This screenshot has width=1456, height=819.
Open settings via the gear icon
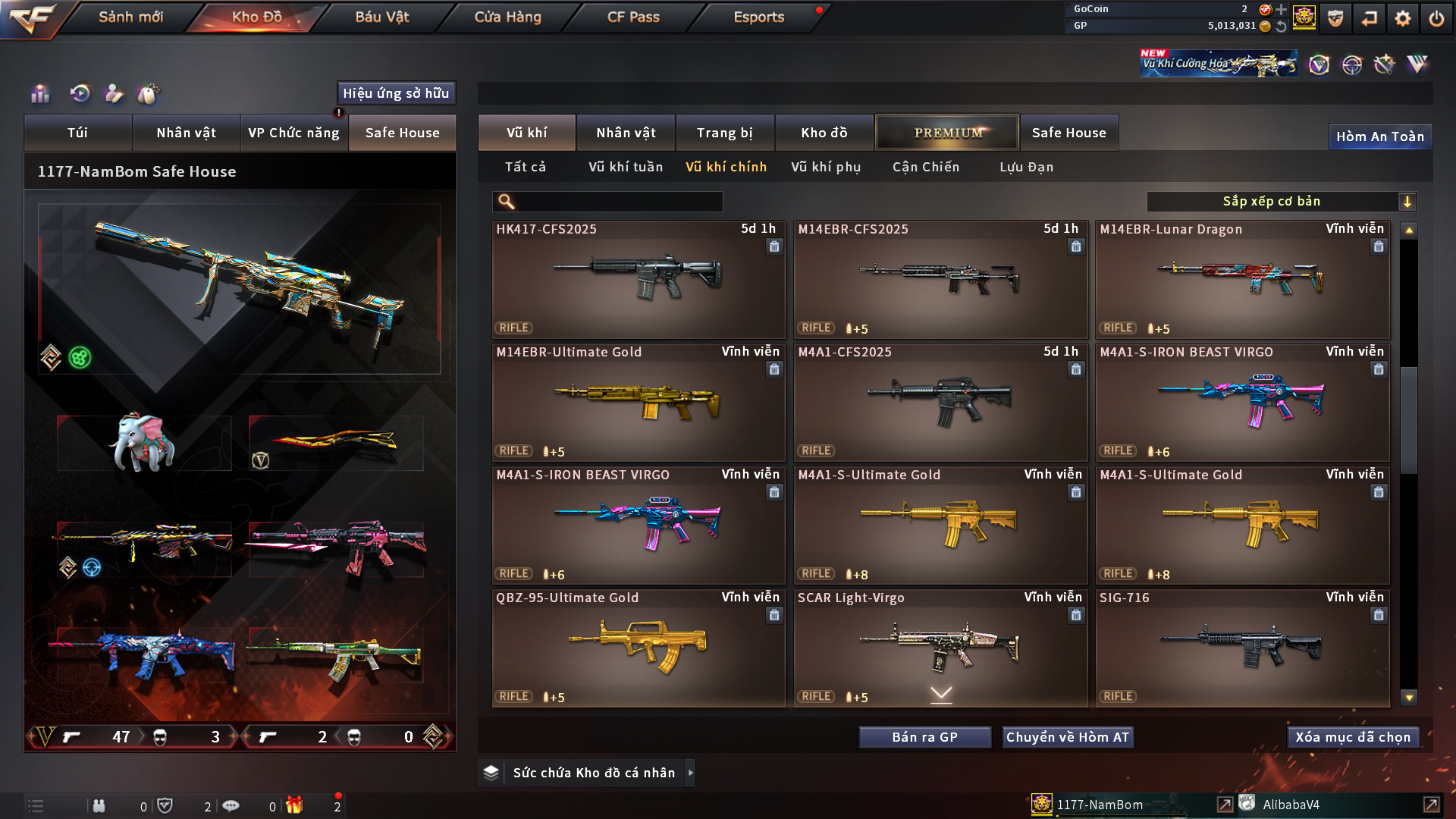tap(1403, 18)
